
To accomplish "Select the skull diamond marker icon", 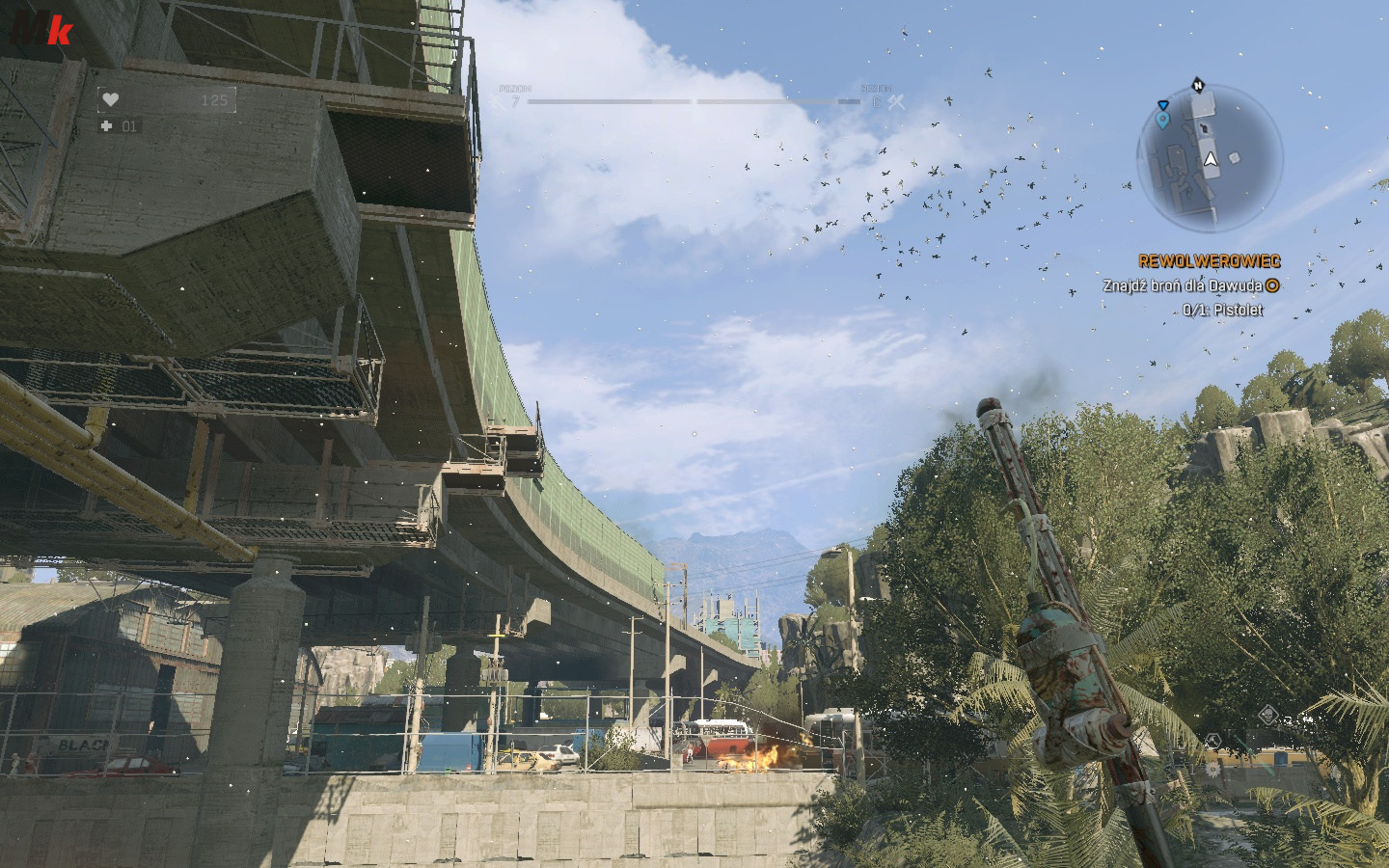I will pos(1270,716).
